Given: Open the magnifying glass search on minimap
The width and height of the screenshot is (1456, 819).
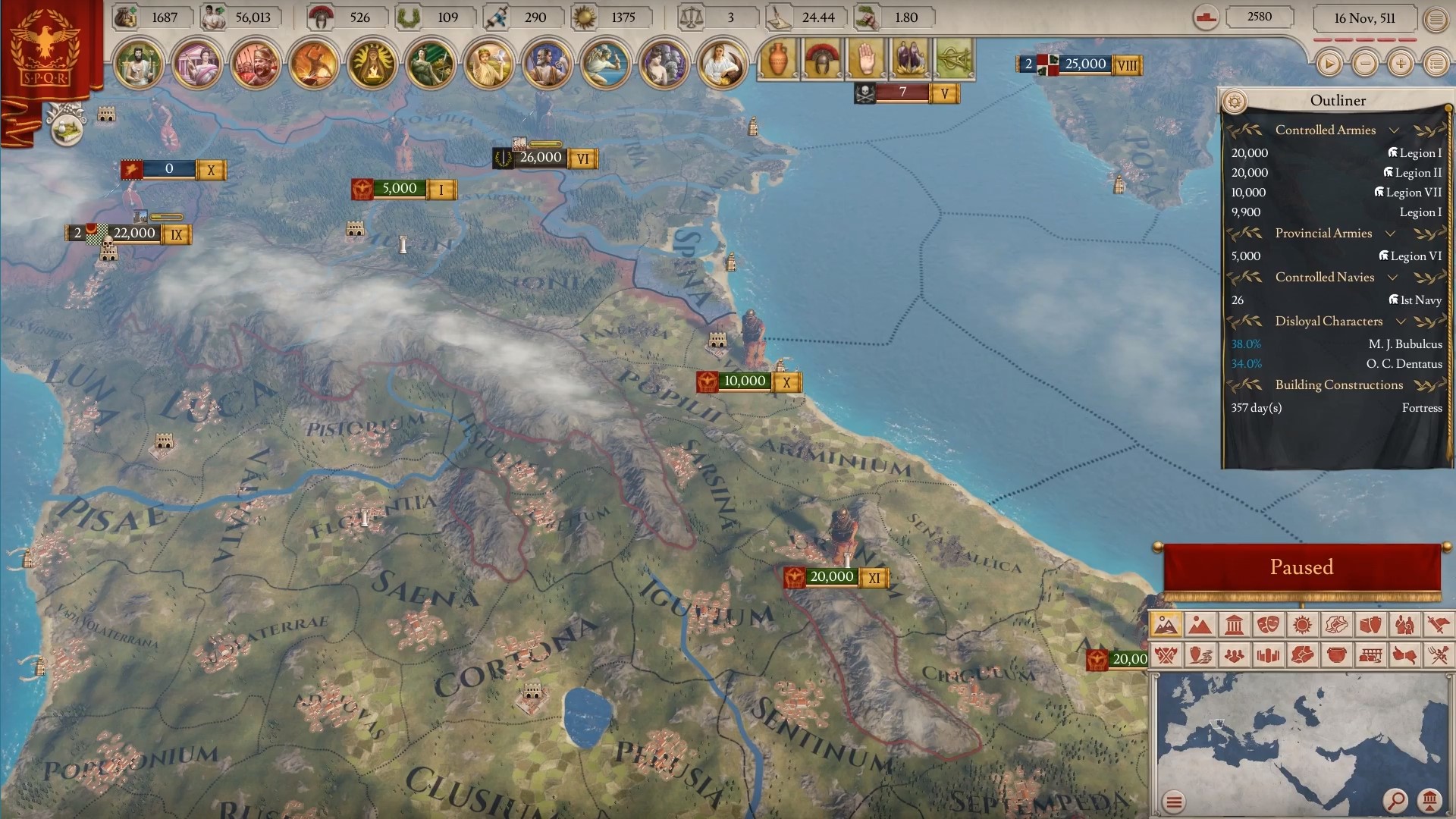Looking at the screenshot, I should tap(1395, 800).
